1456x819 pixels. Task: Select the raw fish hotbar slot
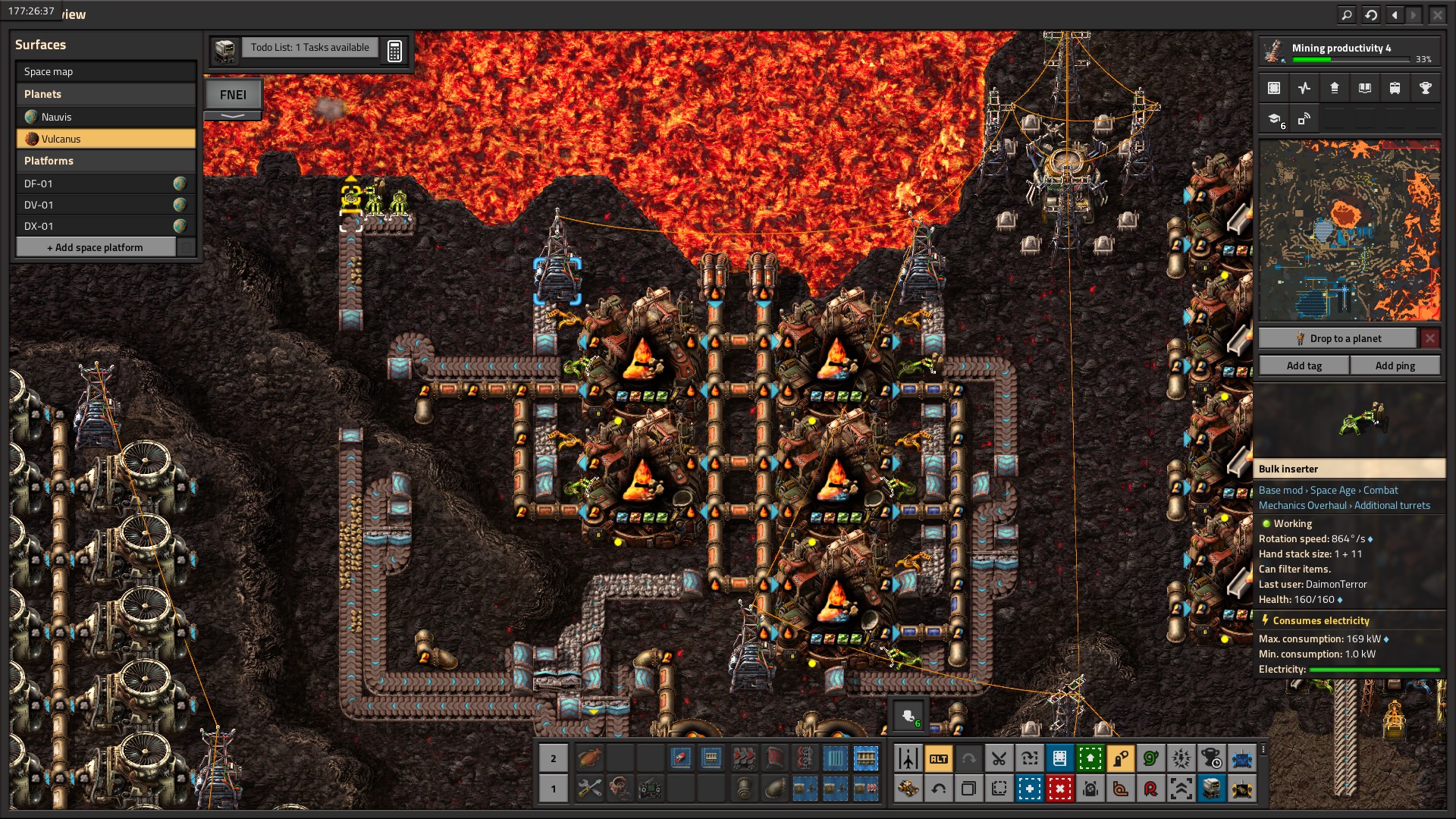click(x=589, y=758)
